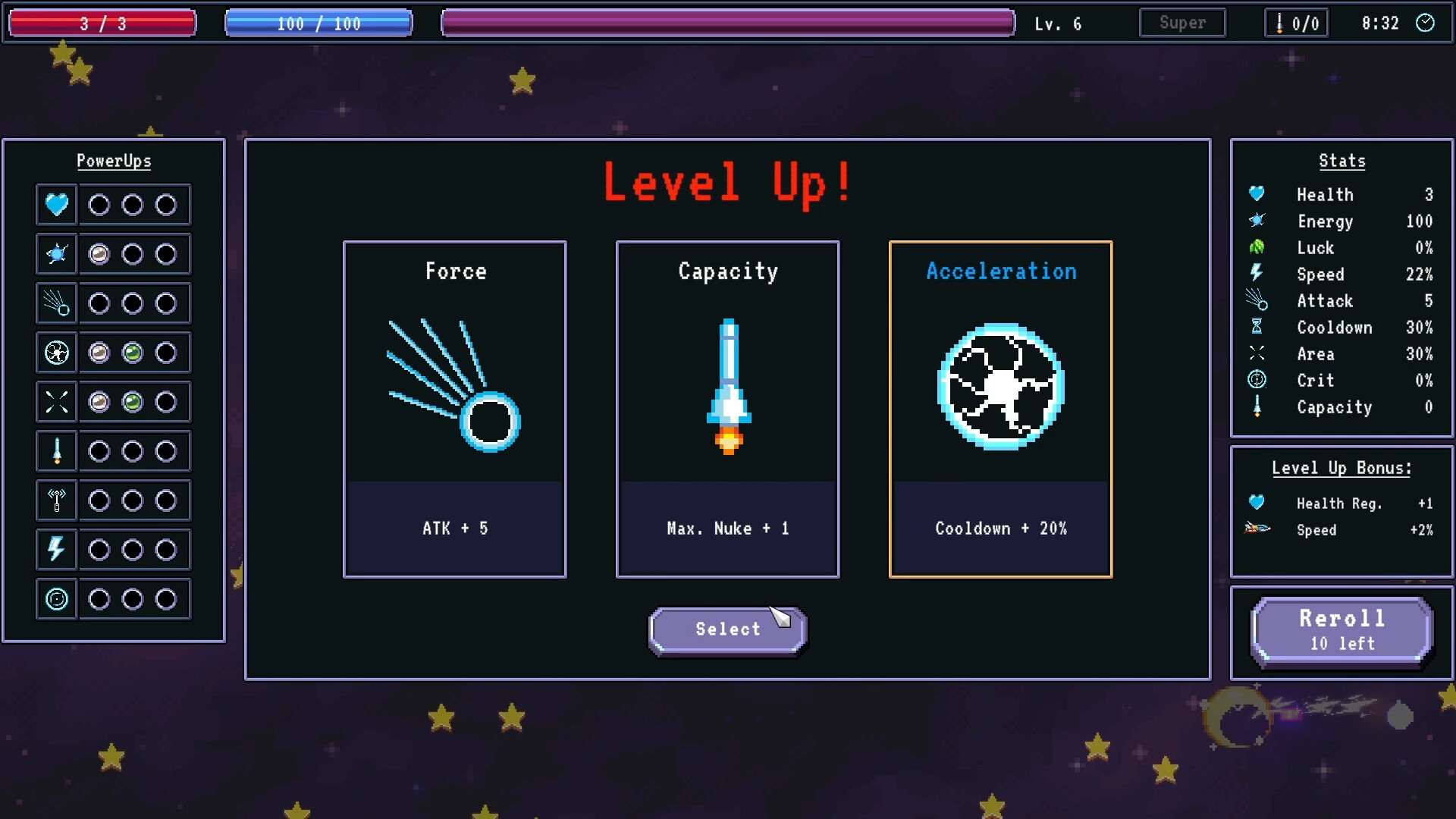Click the clock icon at top right
This screenshot has width=1456, height=819.
(x=1426, y=24)
